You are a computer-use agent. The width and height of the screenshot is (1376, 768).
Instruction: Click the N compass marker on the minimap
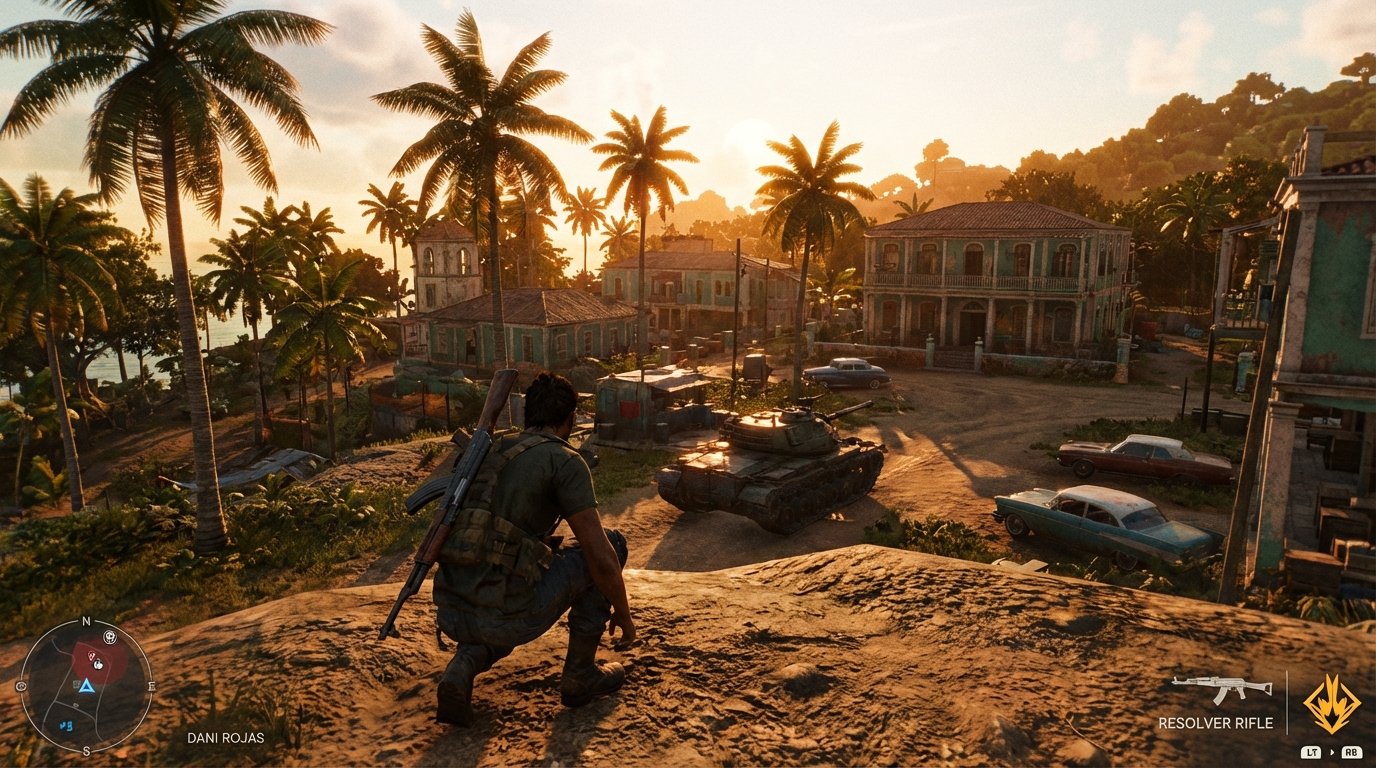(86, 620)
